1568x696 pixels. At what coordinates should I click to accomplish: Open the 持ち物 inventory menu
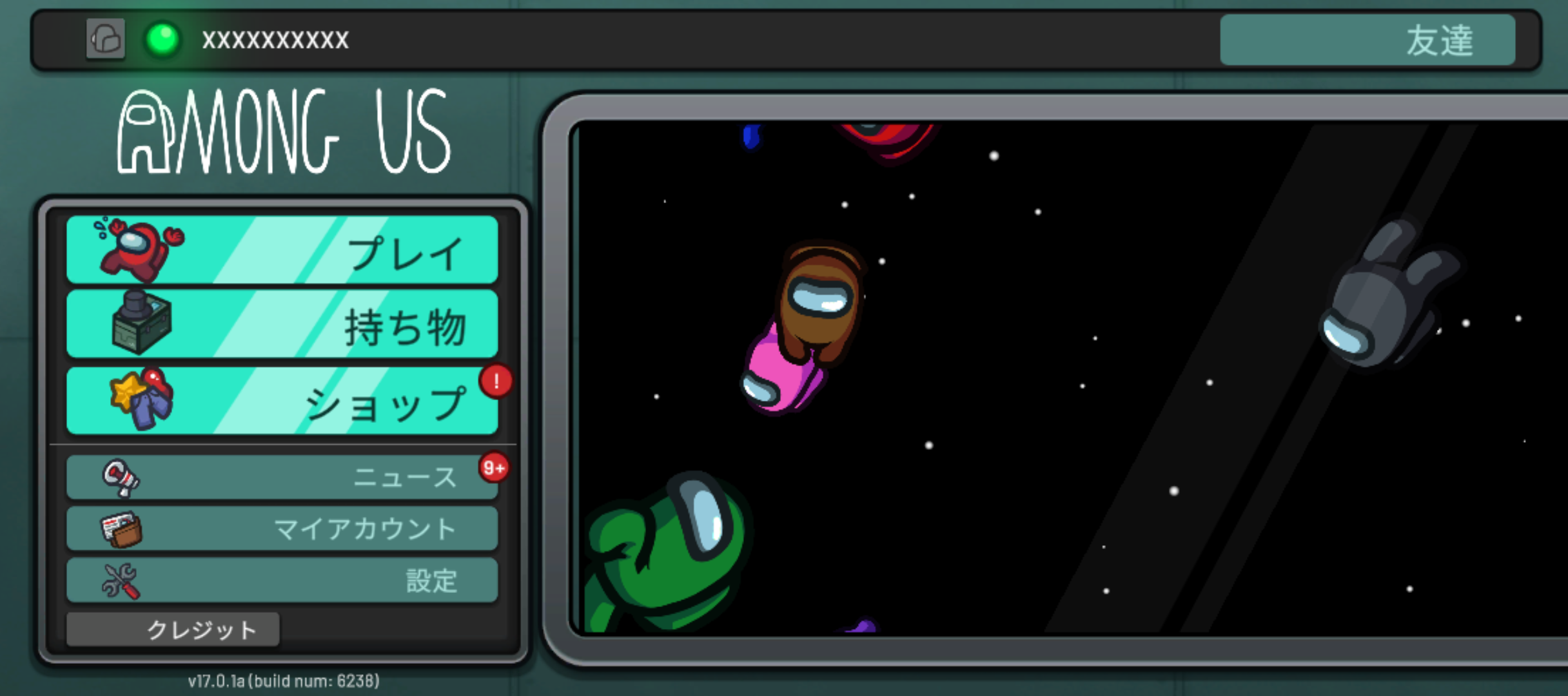pyautogui.click(x=282, y=324)
